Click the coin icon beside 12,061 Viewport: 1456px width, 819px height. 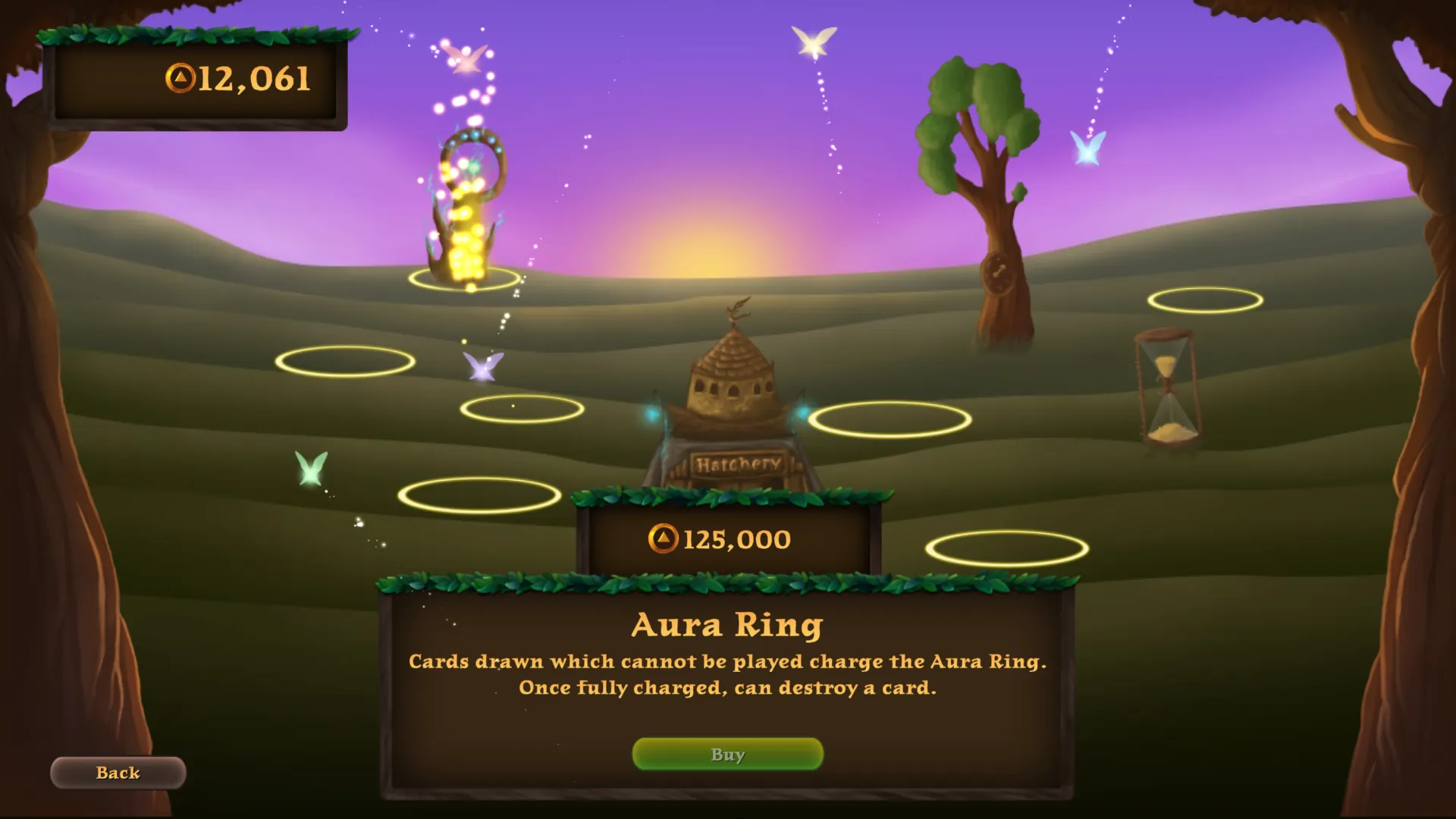(182, 77)
